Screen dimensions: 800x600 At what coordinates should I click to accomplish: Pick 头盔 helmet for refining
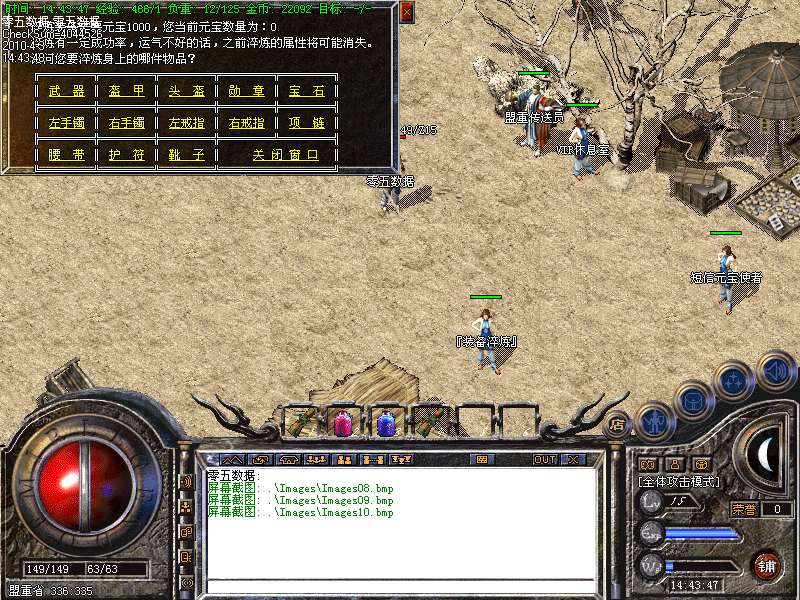click(x=187, y=92)
